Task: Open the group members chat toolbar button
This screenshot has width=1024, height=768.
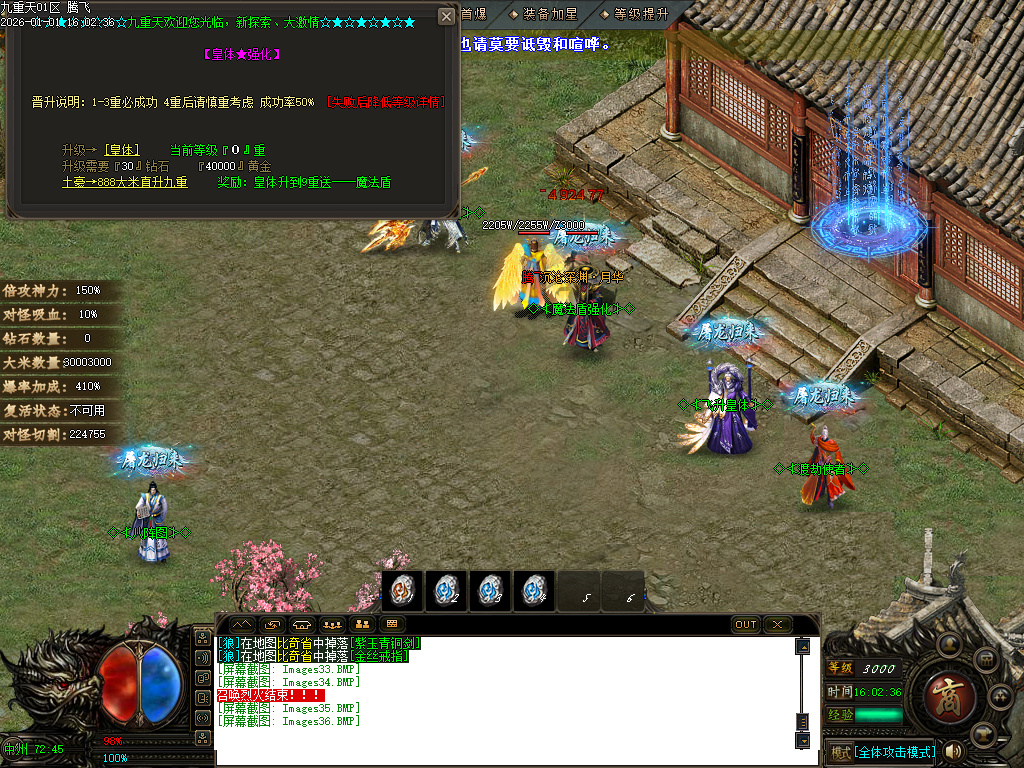Action: 332,625
